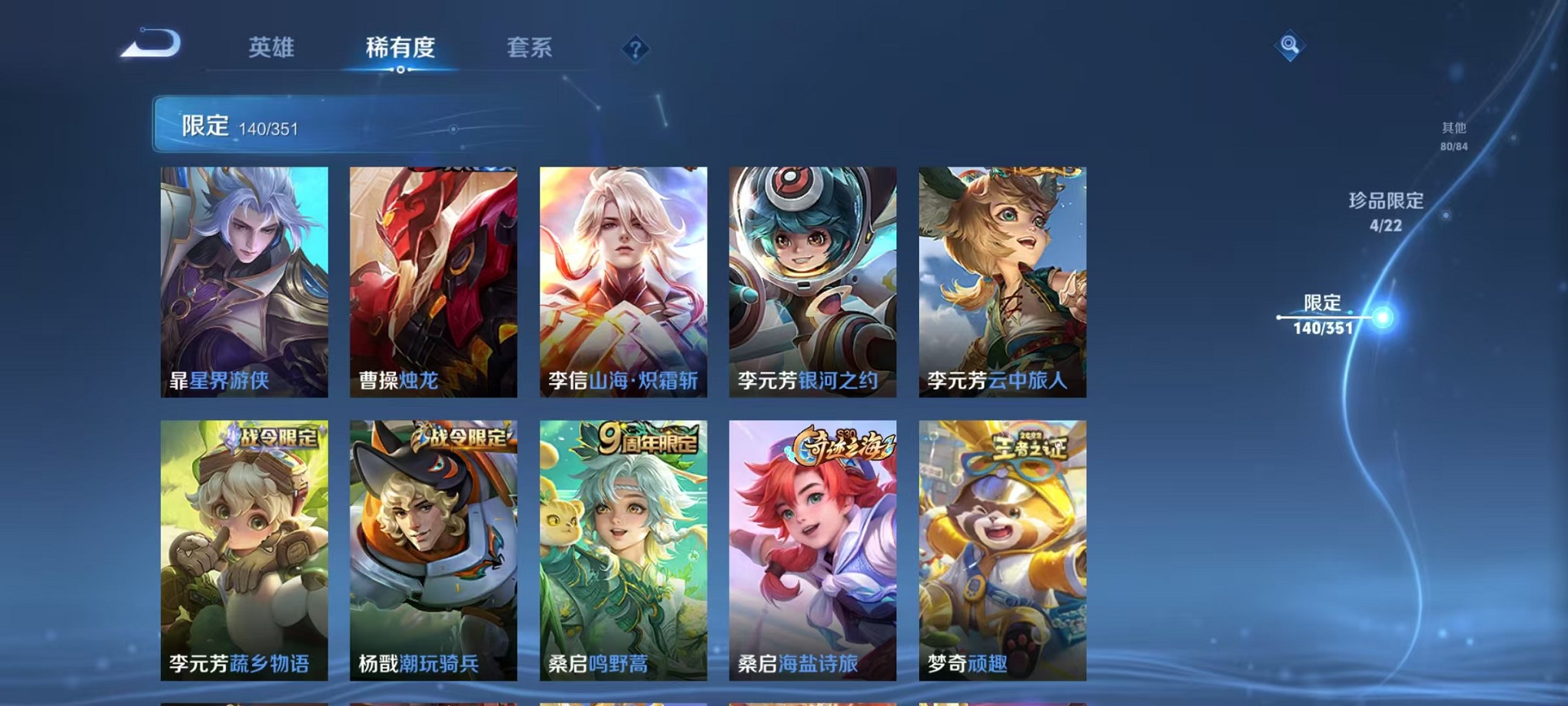Viewport: 1568px width, 706px height.
Task: Select the 稀有度 tab
Action: tap(400, 48)
